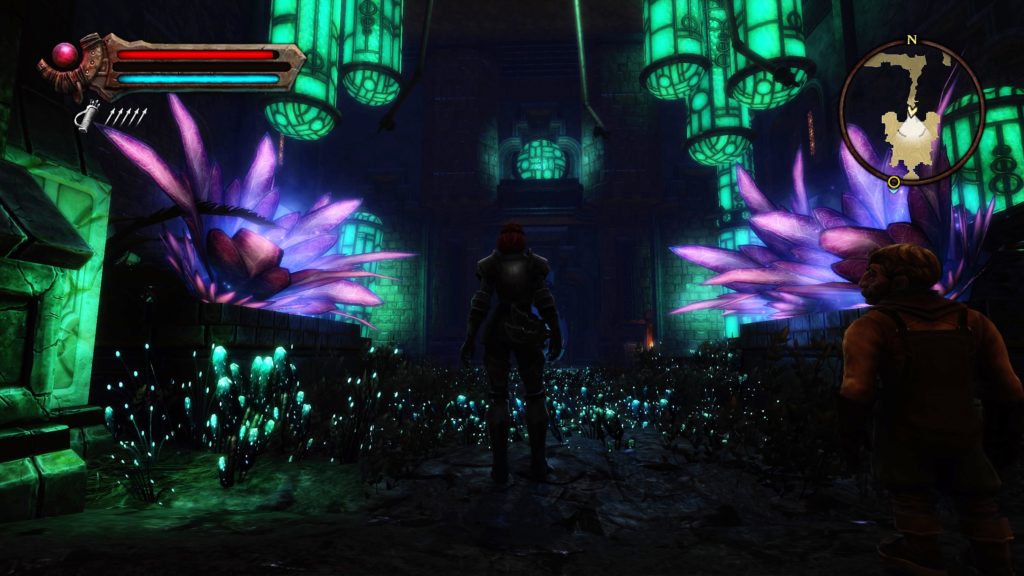The height and width of the screenshot is (576, 1024).
Task: Click the circular minimap
Action: pos(911,111)
